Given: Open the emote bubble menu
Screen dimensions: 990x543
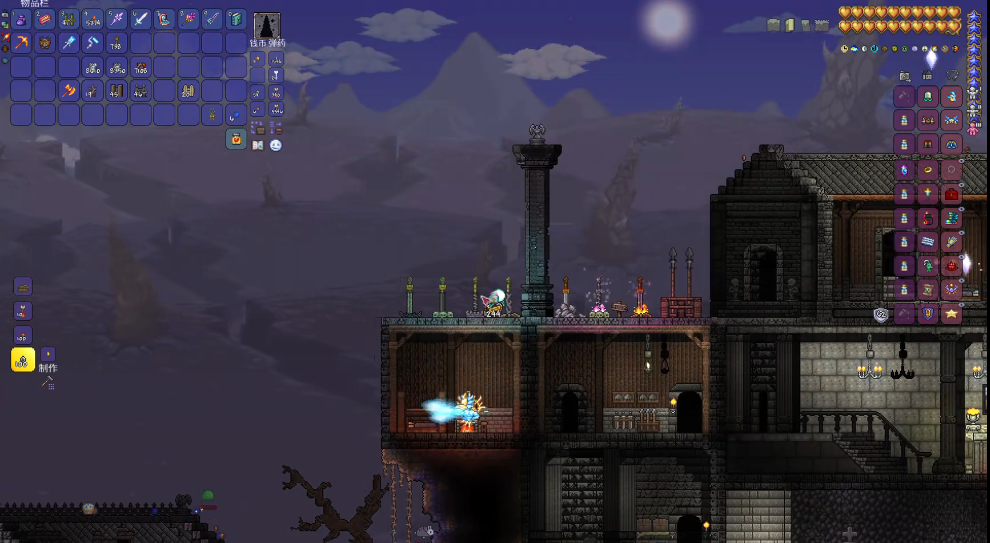Looking at the screenshot, I should (275, 145).
